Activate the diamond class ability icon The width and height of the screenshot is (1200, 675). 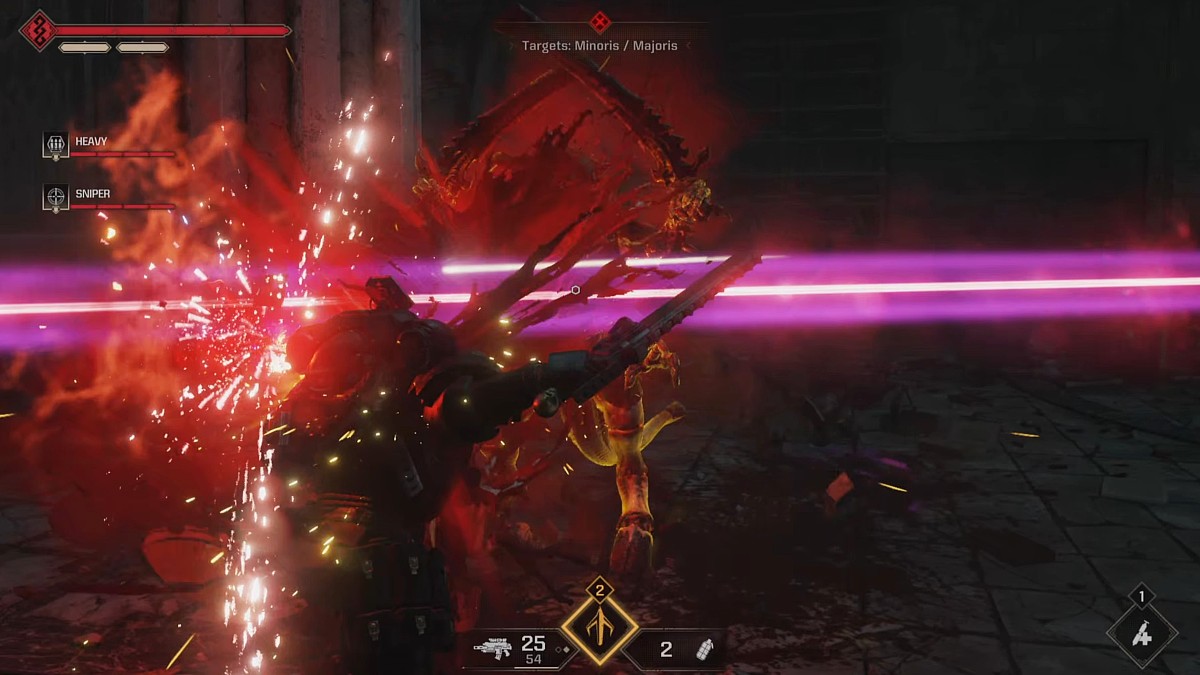[x=599, y=627]
